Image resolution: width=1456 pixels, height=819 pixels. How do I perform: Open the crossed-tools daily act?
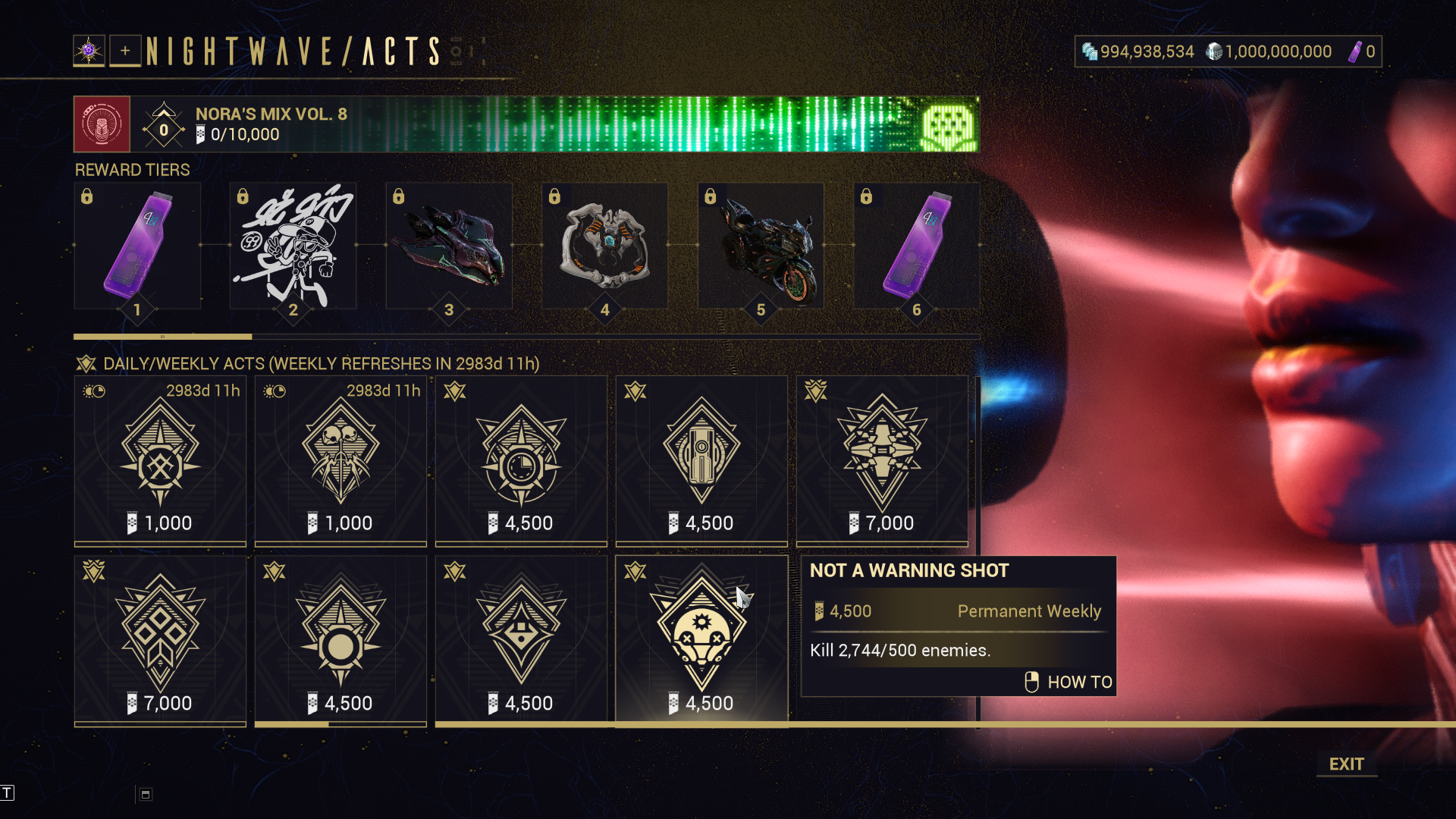pyautogui.click(x=160, y=460)
